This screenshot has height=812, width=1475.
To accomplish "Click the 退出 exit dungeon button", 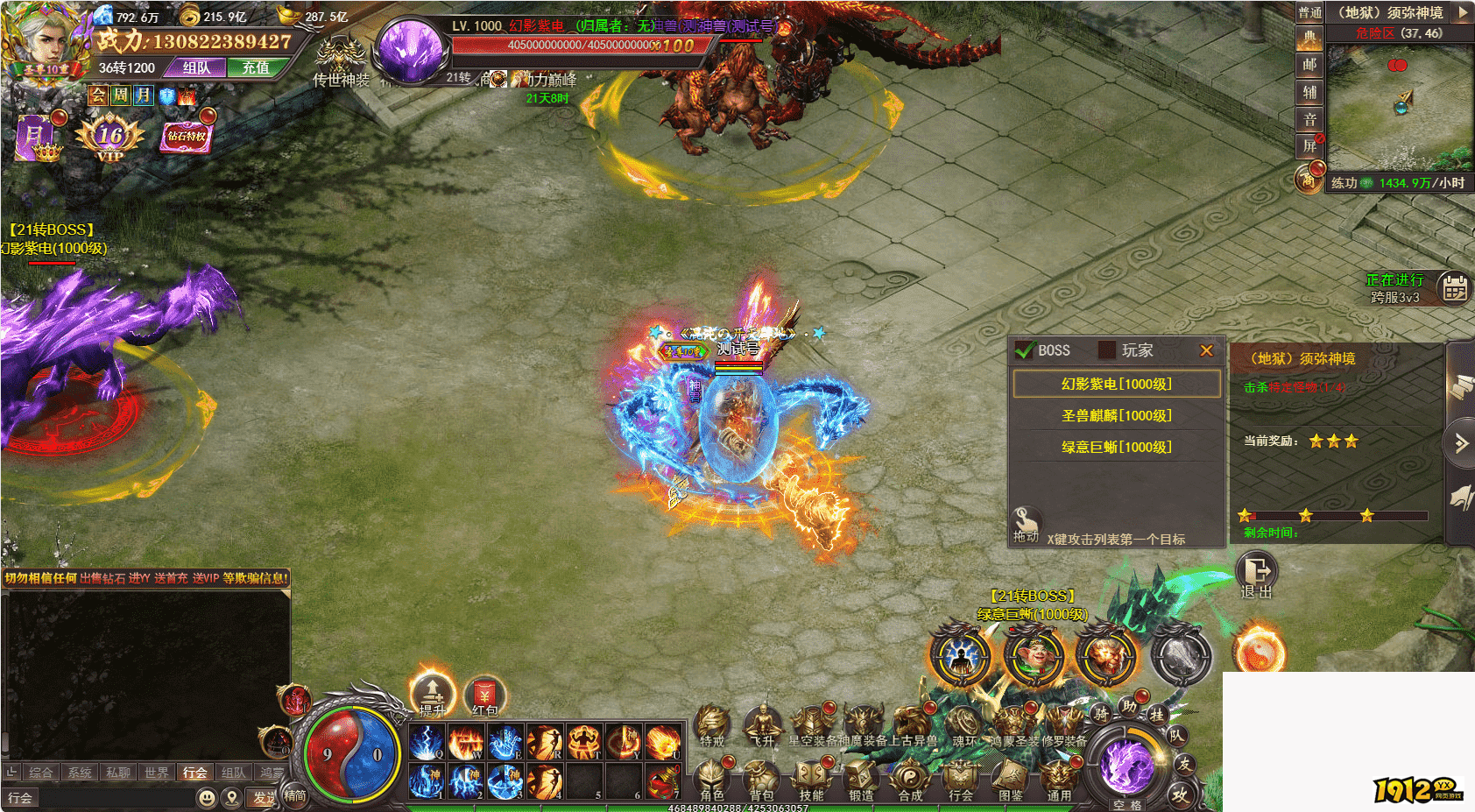I will coord(1257,575).
